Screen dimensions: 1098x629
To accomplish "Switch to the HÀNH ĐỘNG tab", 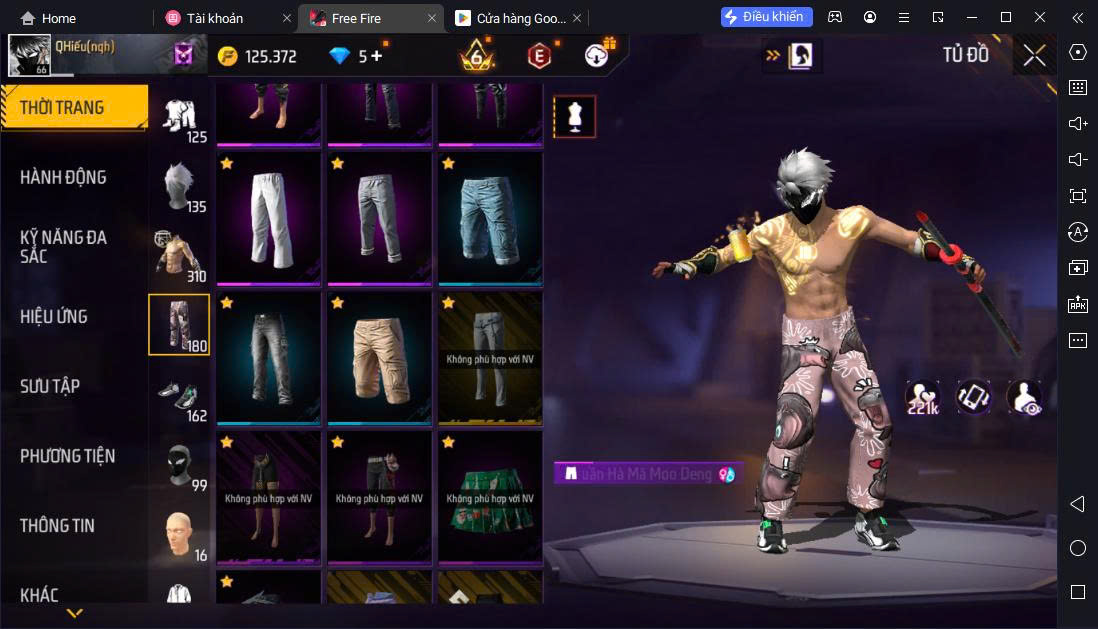I will 63,177.
